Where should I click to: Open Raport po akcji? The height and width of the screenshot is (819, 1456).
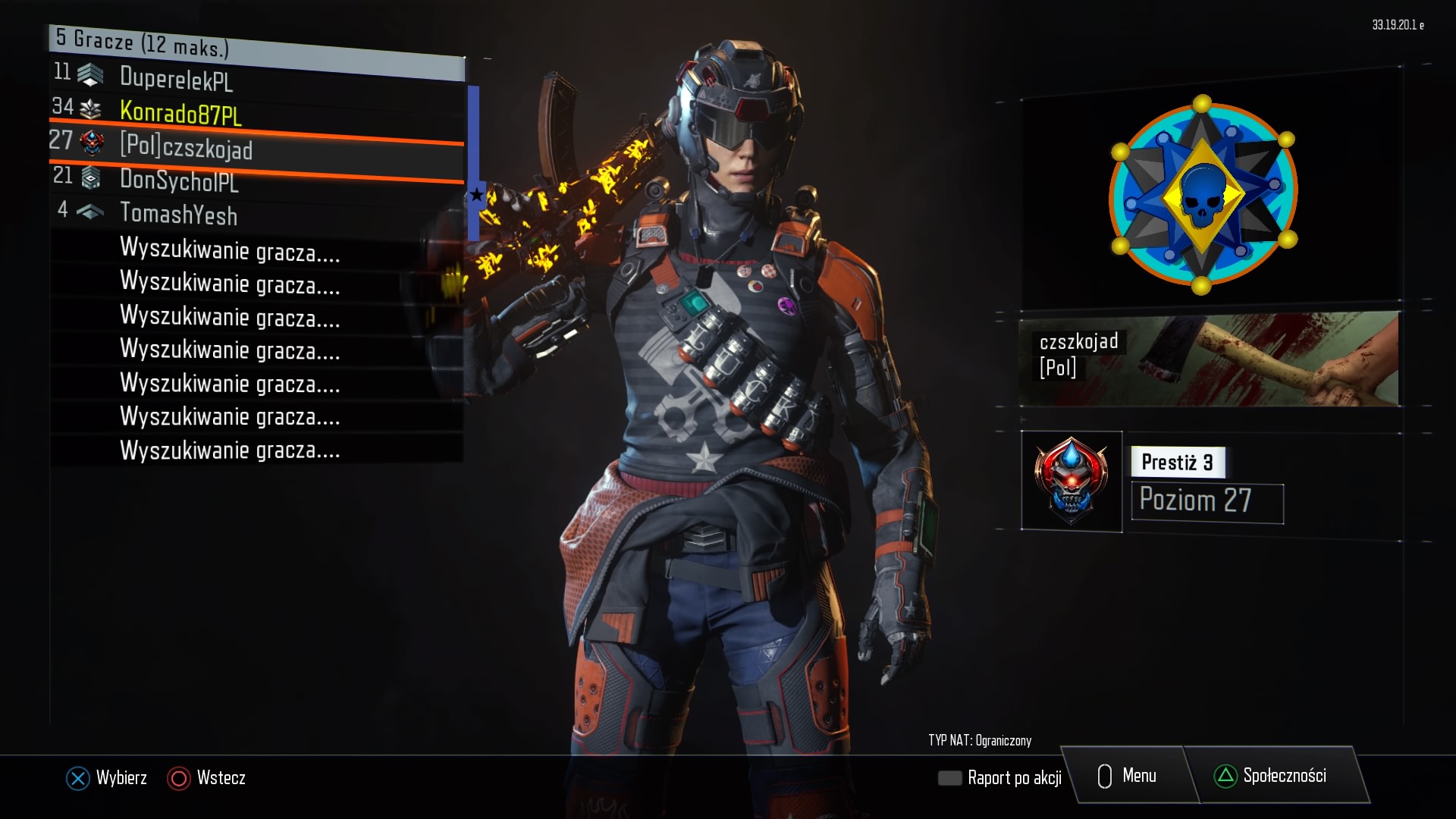pyautogui.click(x=1001, y=778)
